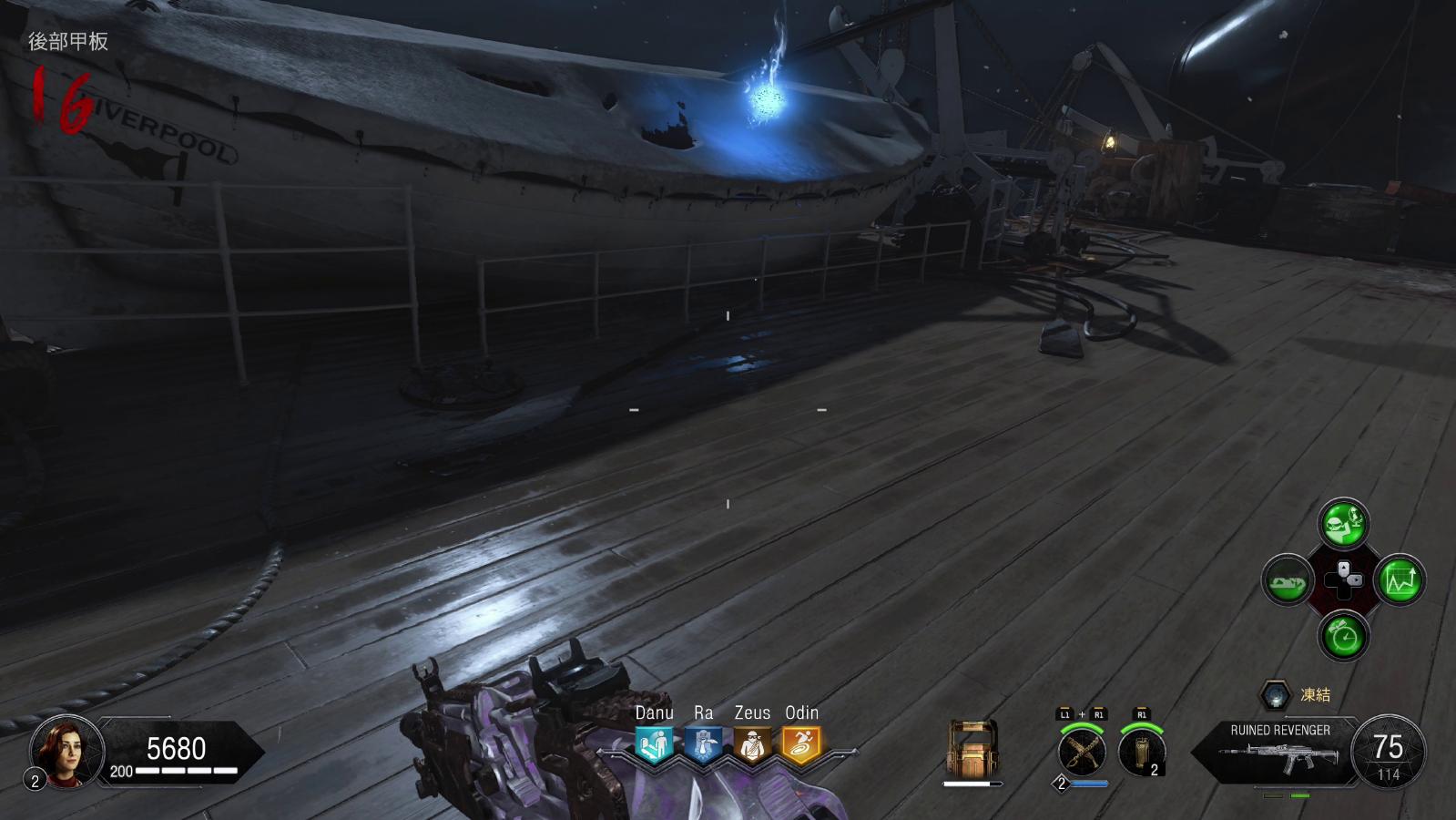Select the grenade equipment icon
Screen dimensions: 1456x820
pos(1141,753)
